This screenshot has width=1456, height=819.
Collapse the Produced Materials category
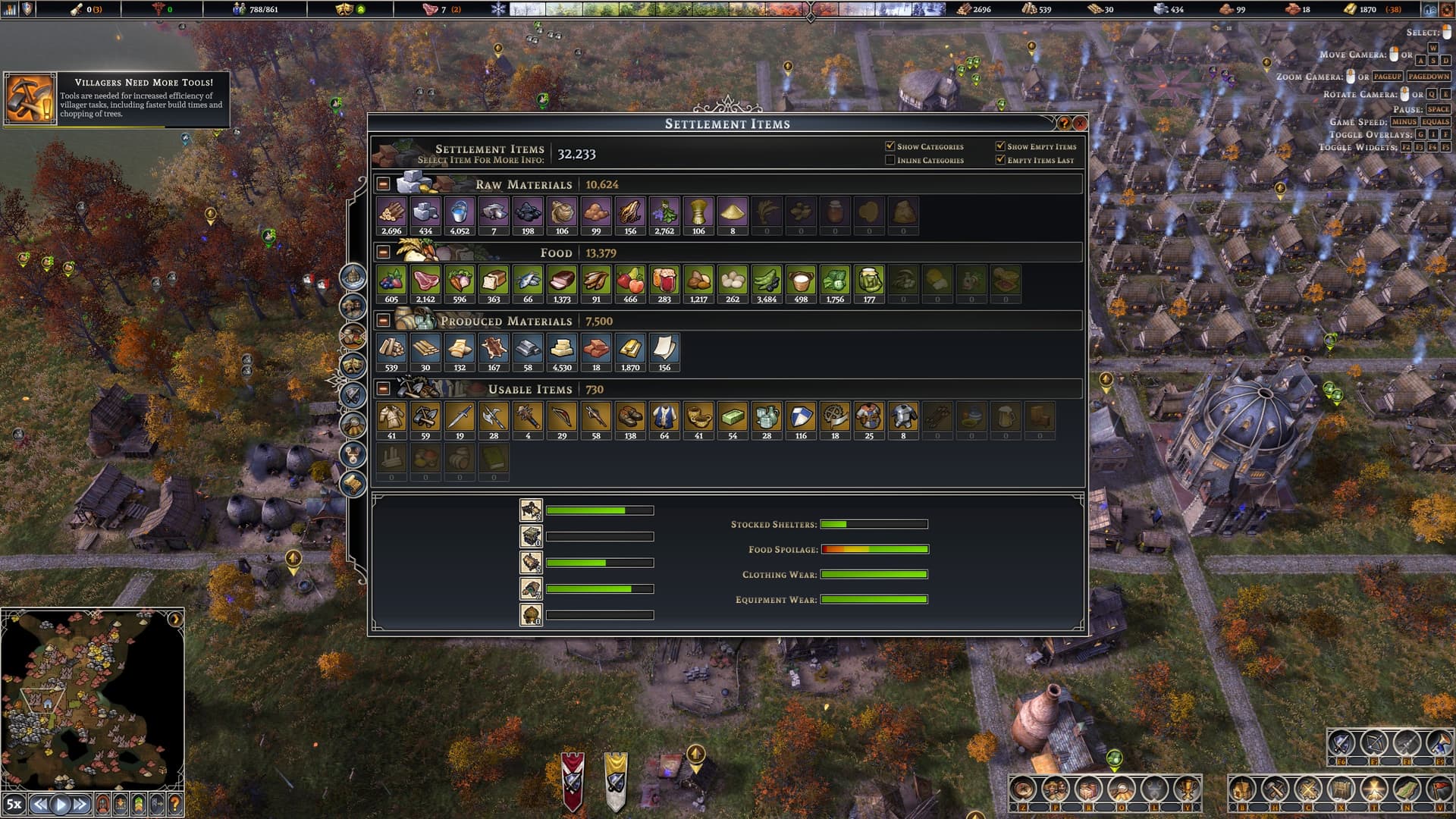click(x=384, y=321)
